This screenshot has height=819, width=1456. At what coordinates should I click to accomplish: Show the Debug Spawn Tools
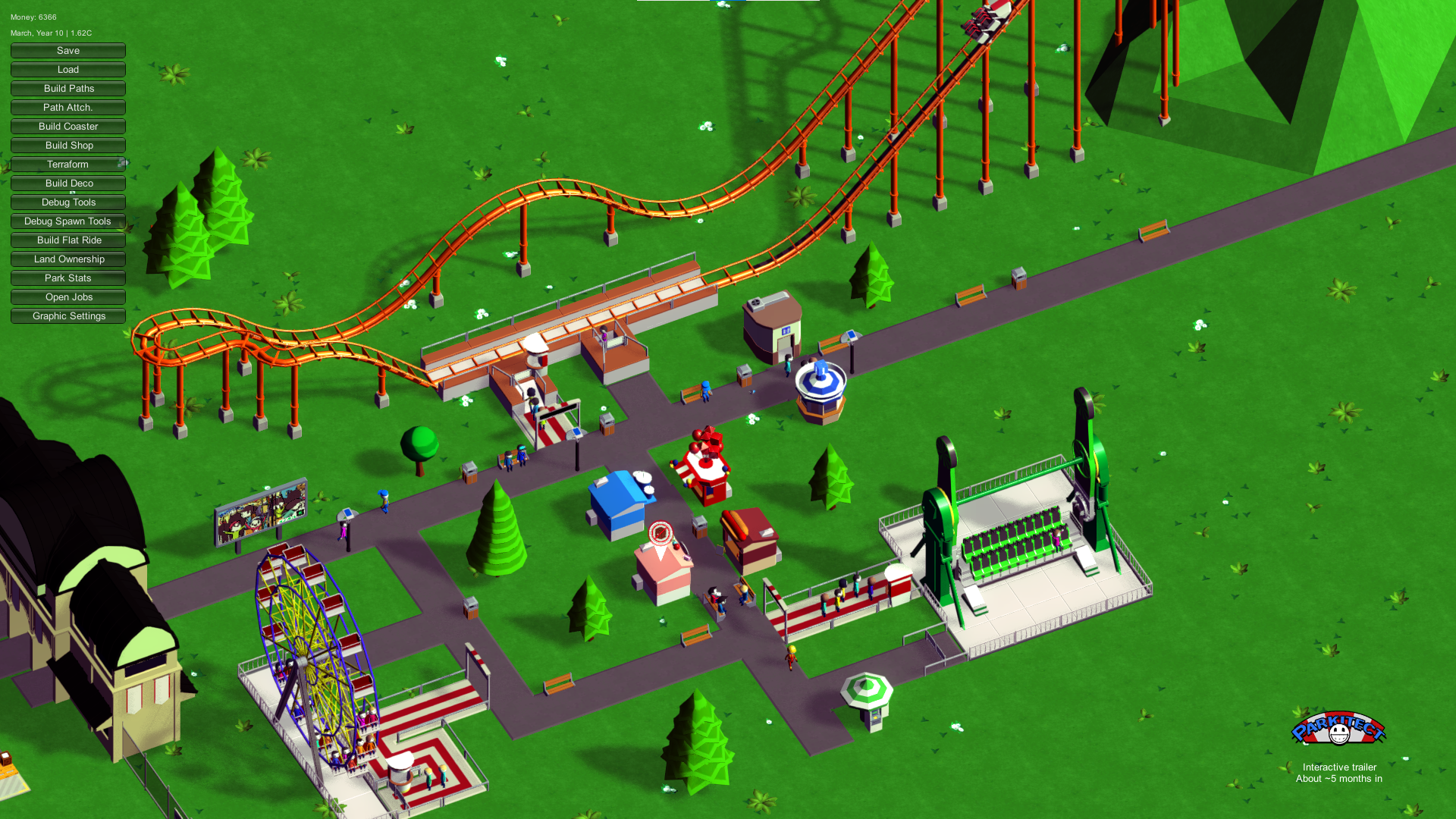click(68, 221)
